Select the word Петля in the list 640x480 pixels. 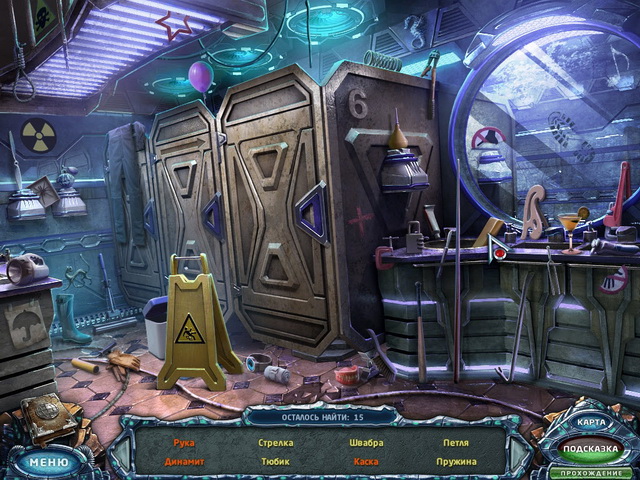(456, 442)
